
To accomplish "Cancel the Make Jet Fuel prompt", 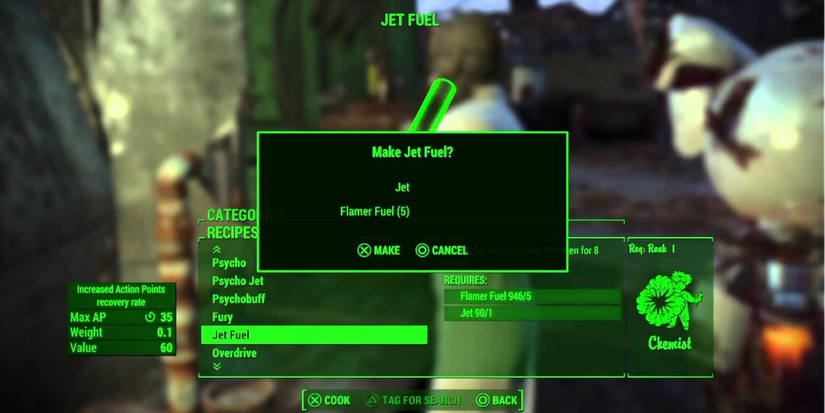I will pyautogui.click(x=441, y=250).
